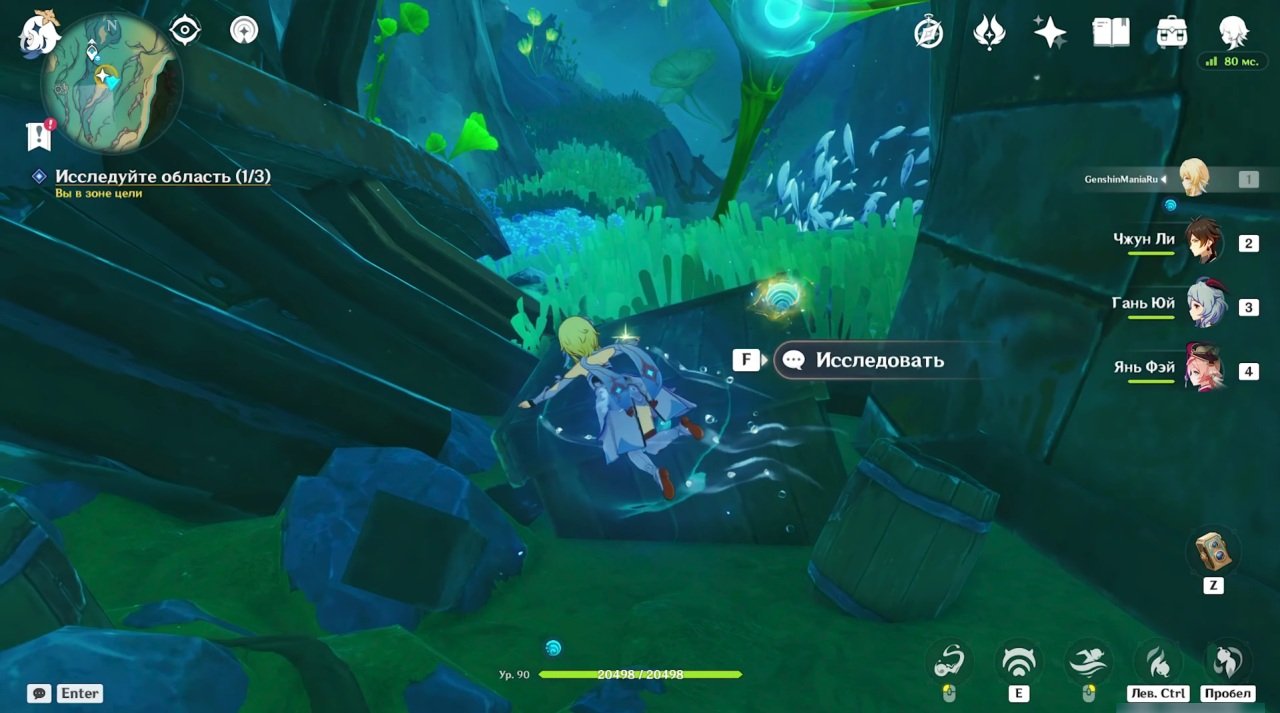
Task: Open the adventure signal icon beside the eye
Action: coord(244,30)
